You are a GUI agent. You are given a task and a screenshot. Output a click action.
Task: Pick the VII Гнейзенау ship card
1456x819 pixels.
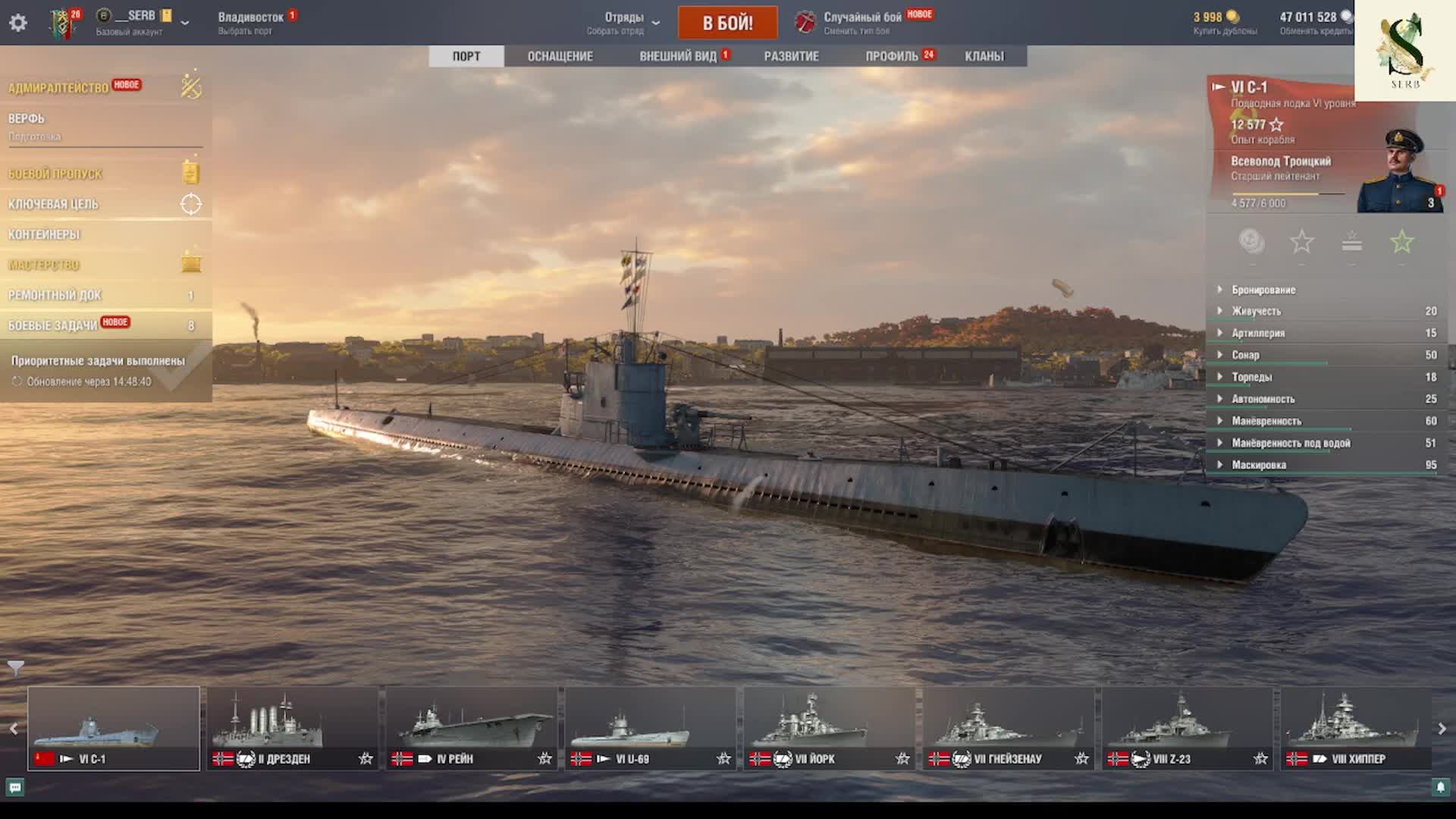coord(1008,728)
